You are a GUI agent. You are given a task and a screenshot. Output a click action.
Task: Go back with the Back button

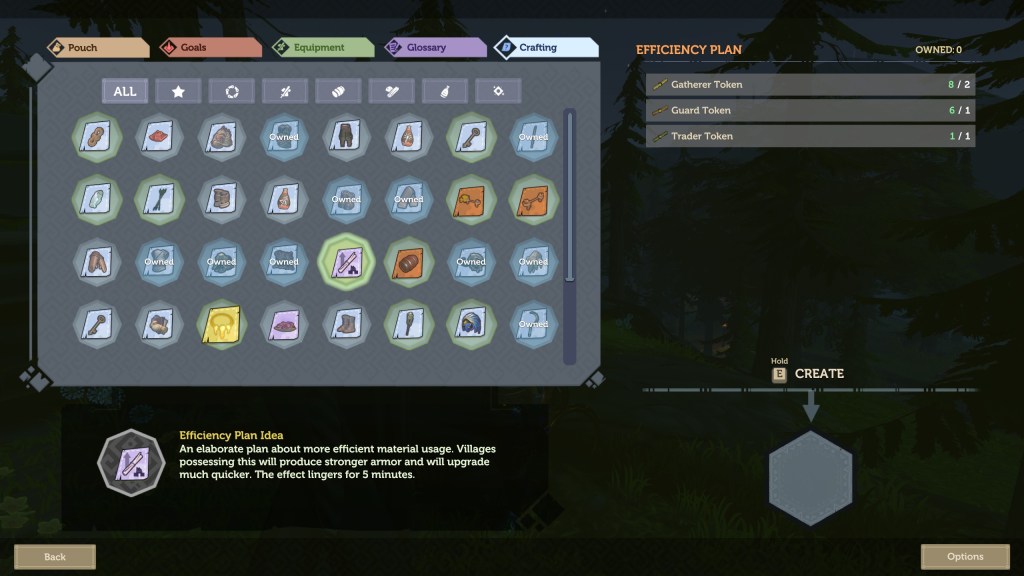pyautogui.click(x=55, y=556)
